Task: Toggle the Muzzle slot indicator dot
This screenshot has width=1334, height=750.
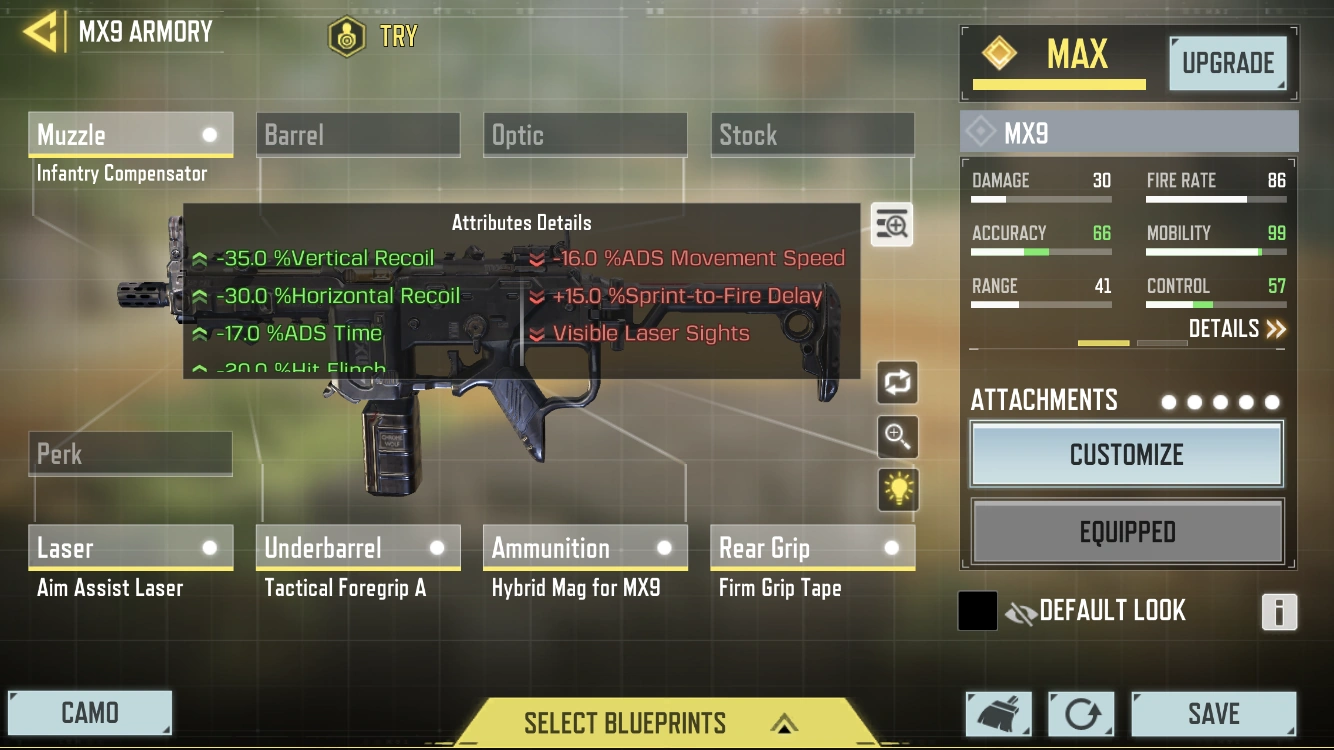Action: tap(210, 134)
